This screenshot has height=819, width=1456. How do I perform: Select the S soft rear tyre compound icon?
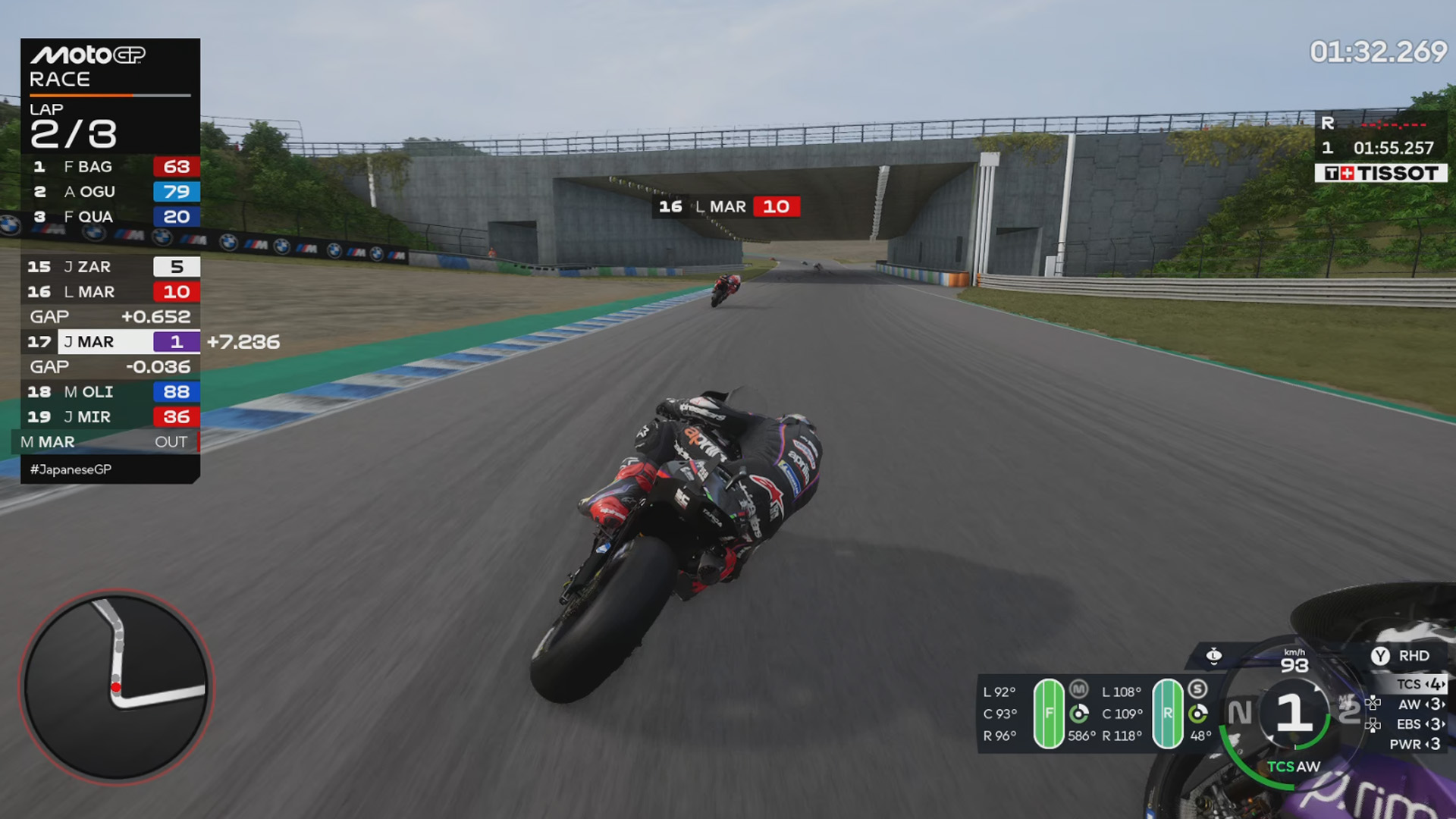pyautogui.click(x=1199, y=690)
